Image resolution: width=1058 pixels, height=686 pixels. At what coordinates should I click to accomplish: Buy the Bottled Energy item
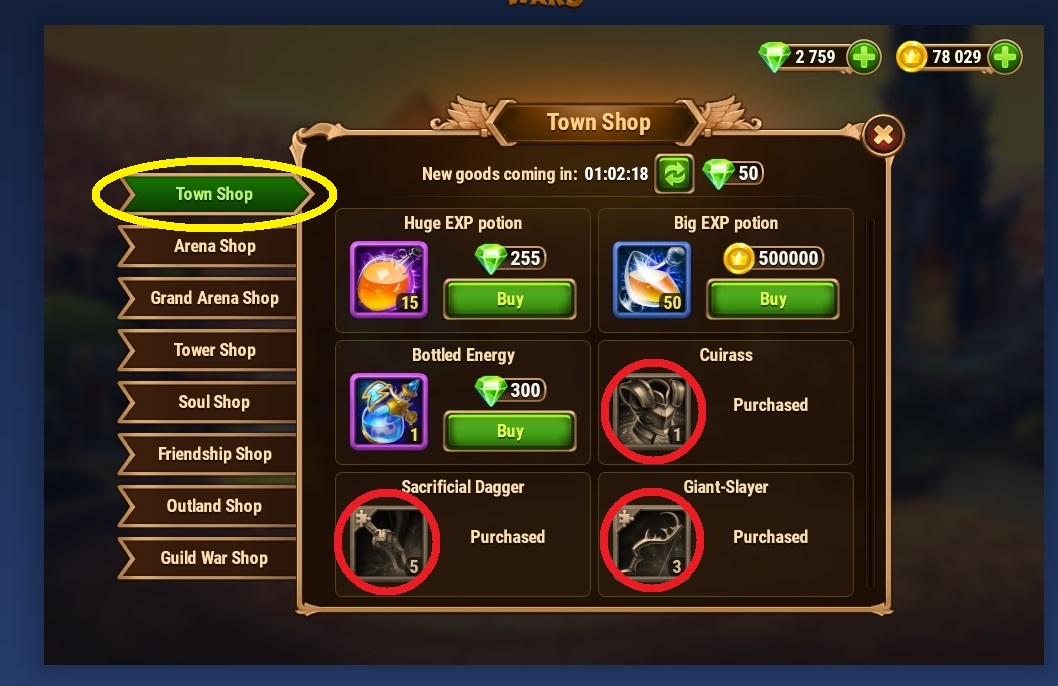point(510,431)
